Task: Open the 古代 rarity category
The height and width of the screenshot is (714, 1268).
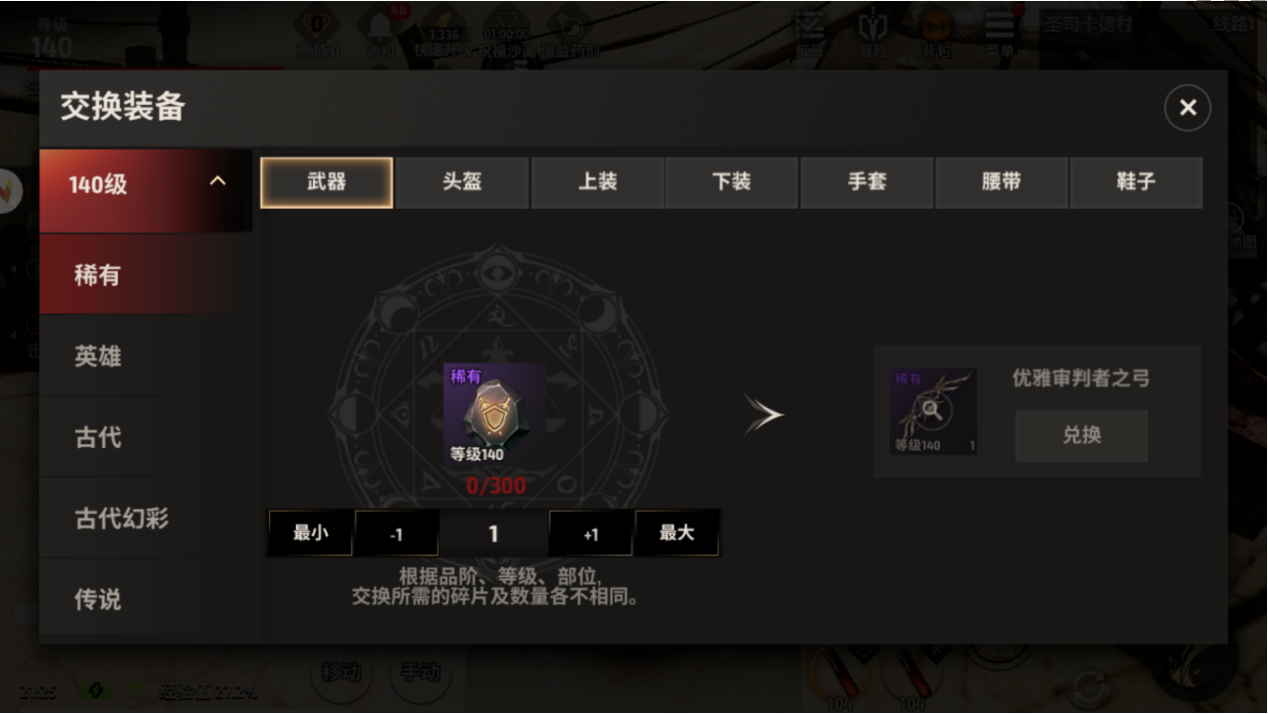Action: coord(98,437)
